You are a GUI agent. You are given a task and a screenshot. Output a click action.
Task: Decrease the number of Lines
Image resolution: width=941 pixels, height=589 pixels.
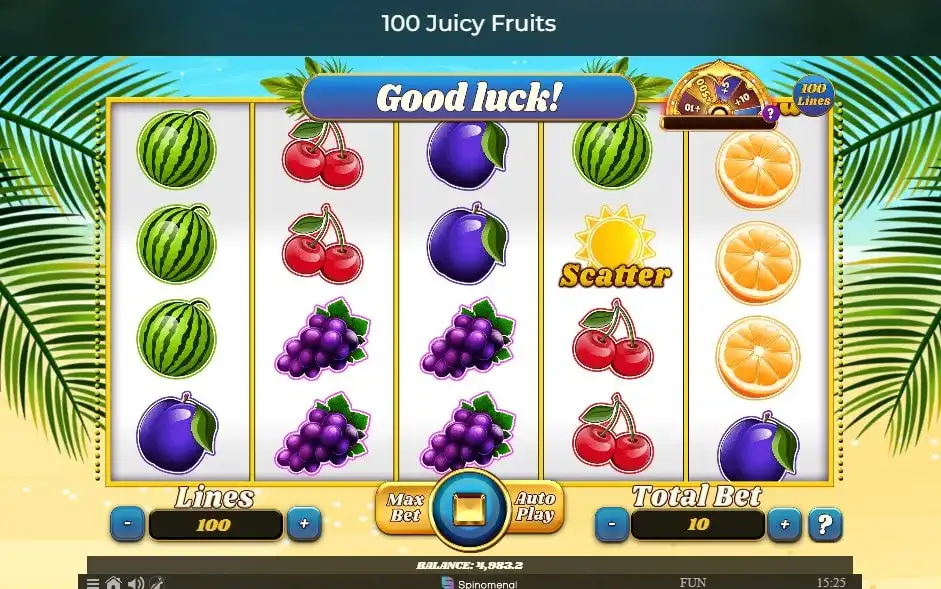[127, 523]
